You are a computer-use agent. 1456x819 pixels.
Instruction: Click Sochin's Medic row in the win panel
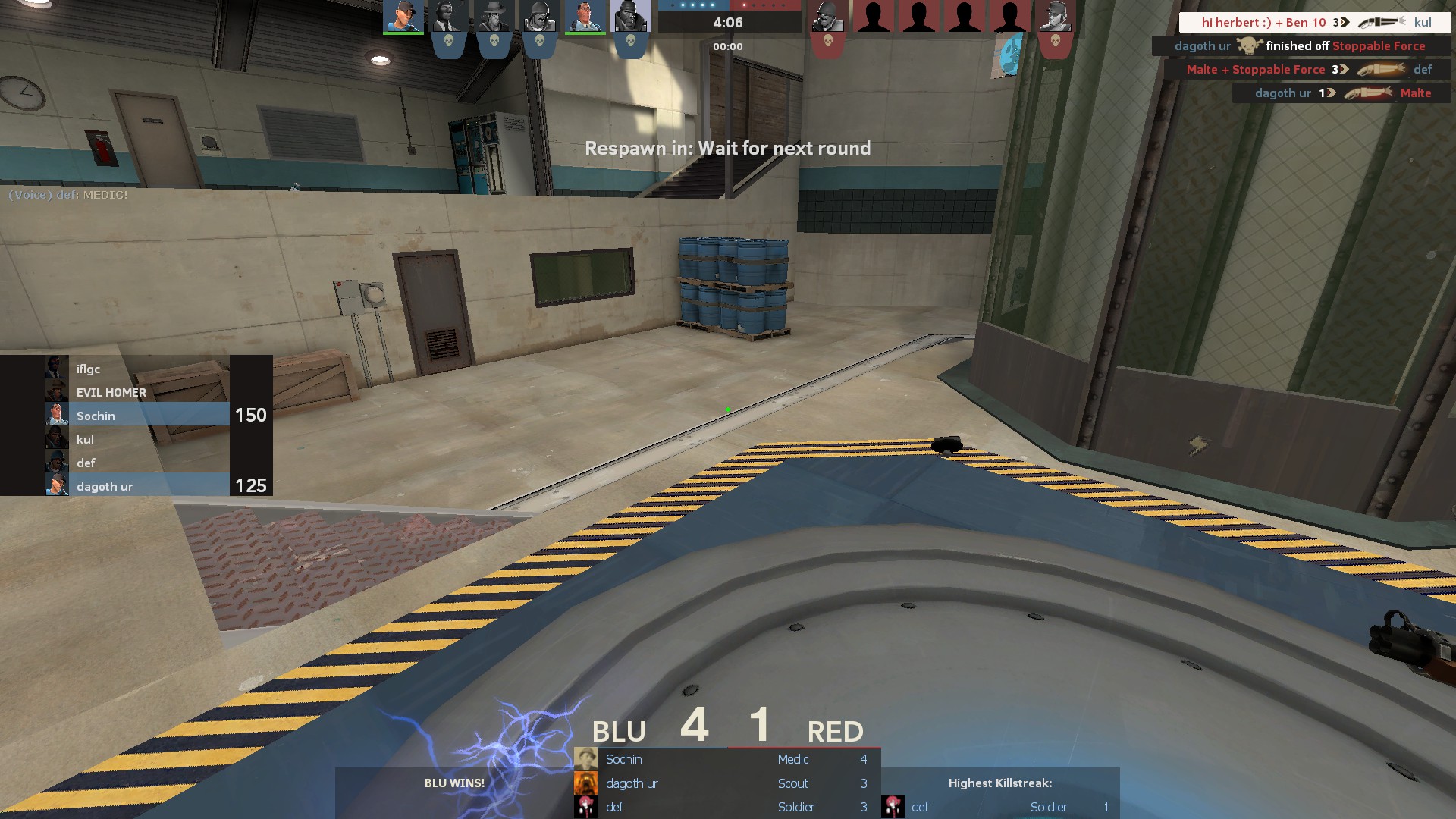tap(726, 759)
